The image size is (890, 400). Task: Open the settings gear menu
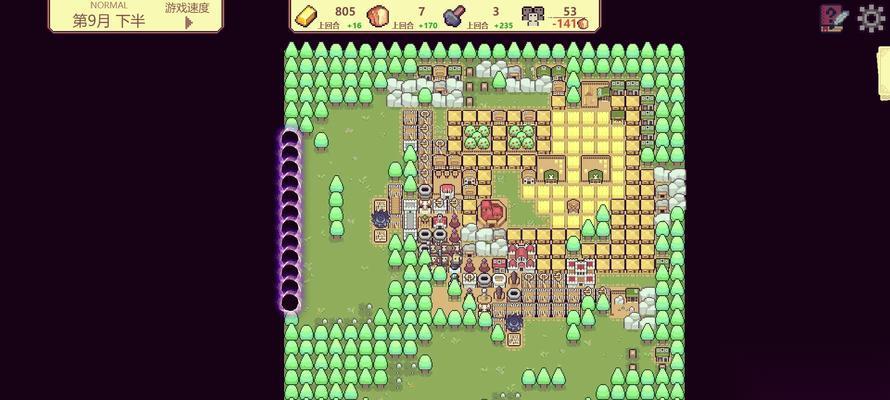click(x=871, y=18)
